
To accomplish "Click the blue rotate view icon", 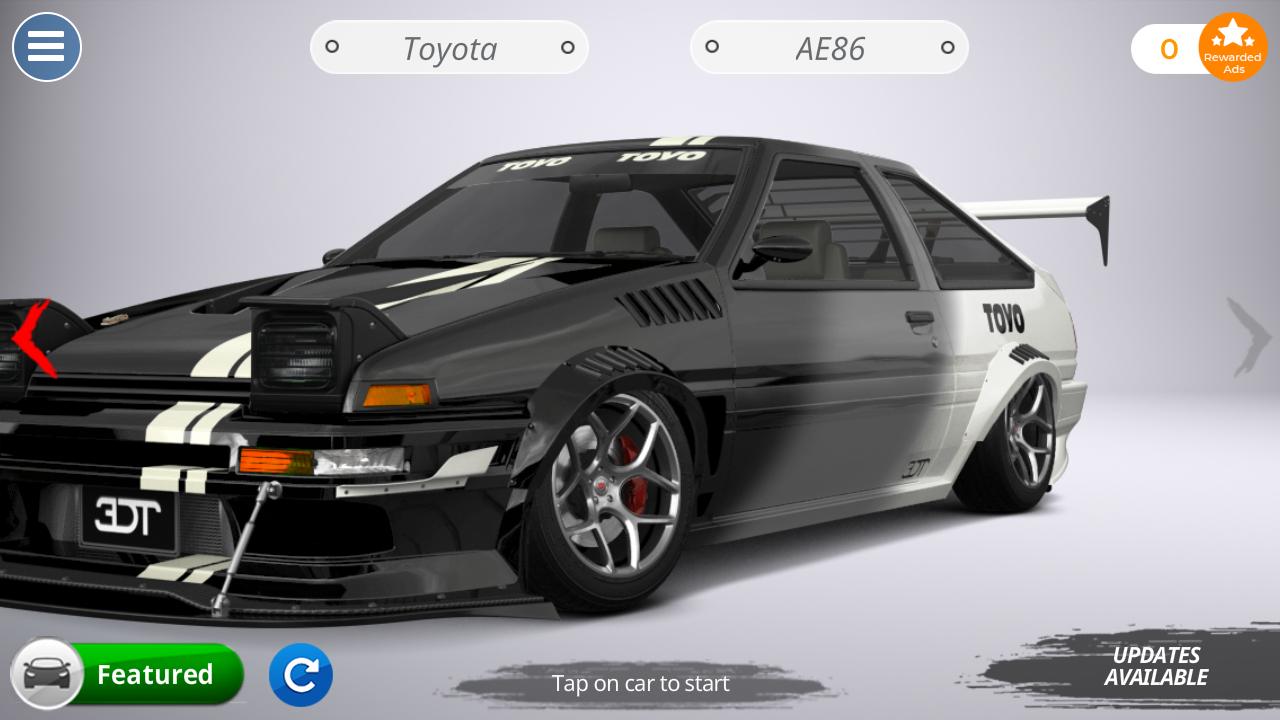I will (301, 675).
